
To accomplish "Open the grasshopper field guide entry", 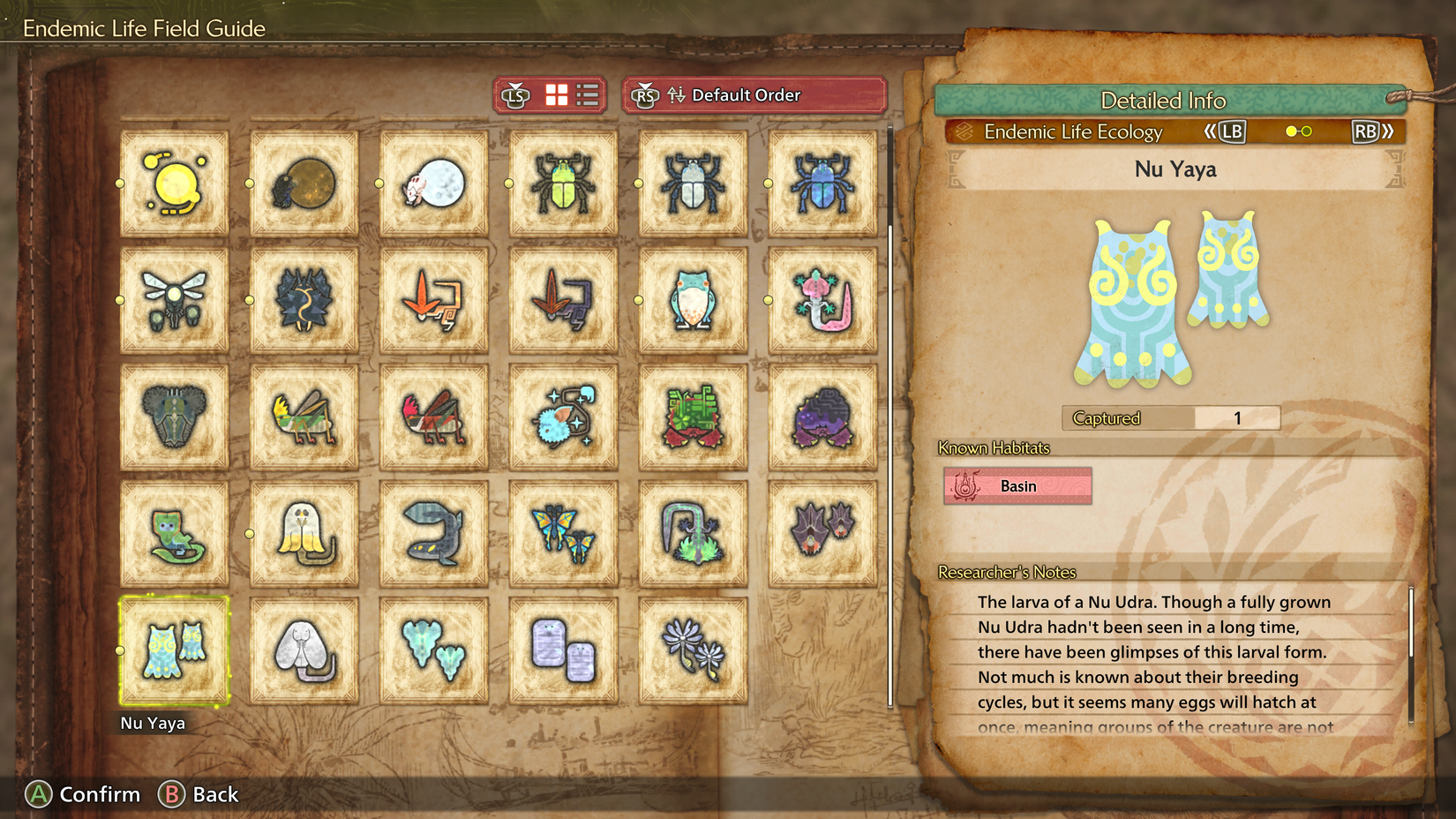I will [304, 416].
